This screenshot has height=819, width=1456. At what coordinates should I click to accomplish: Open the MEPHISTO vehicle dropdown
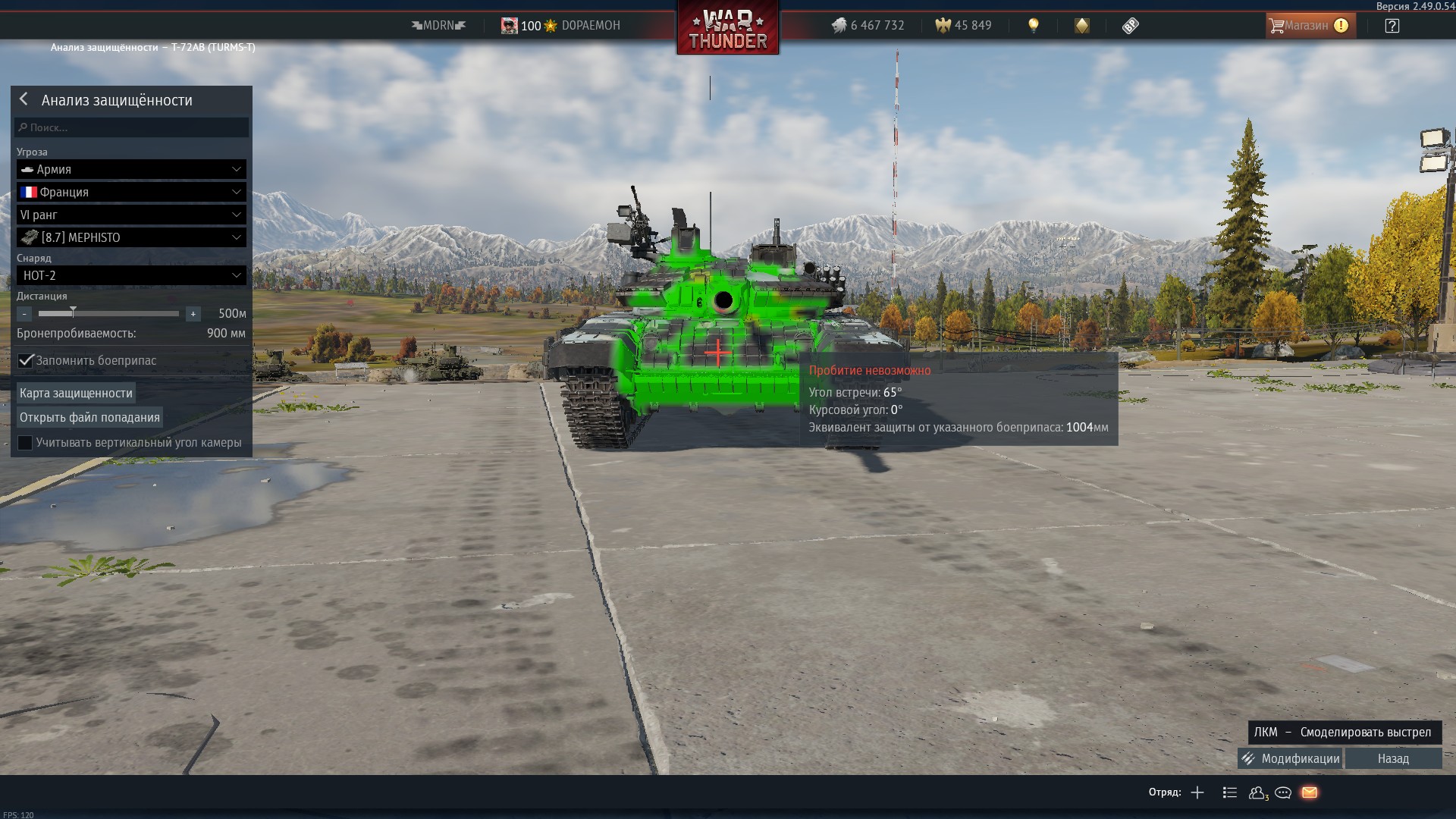click(x=131, y=237)
